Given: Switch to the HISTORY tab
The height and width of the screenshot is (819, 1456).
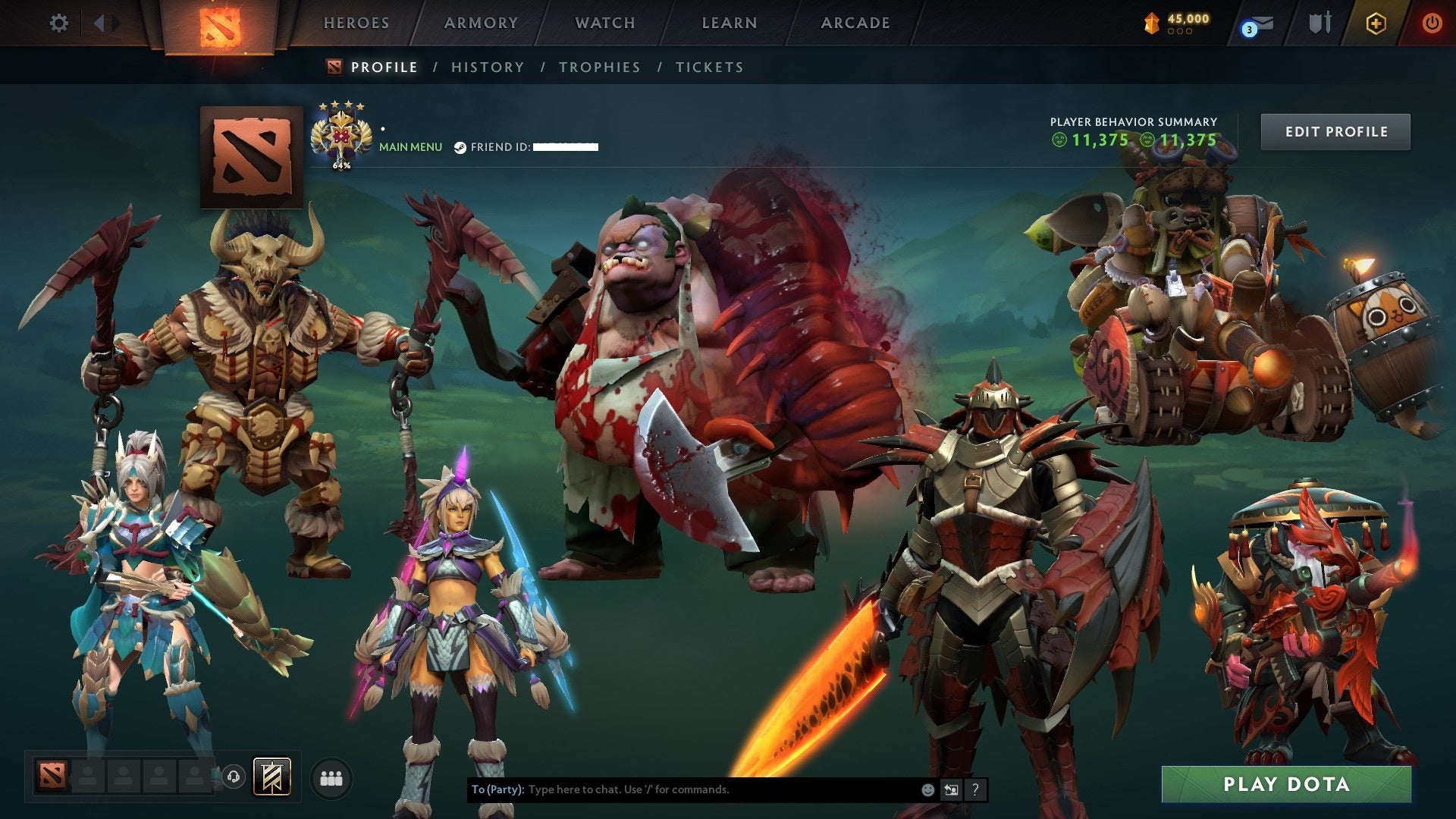Looking at the screenshot, I should point(488,67).
